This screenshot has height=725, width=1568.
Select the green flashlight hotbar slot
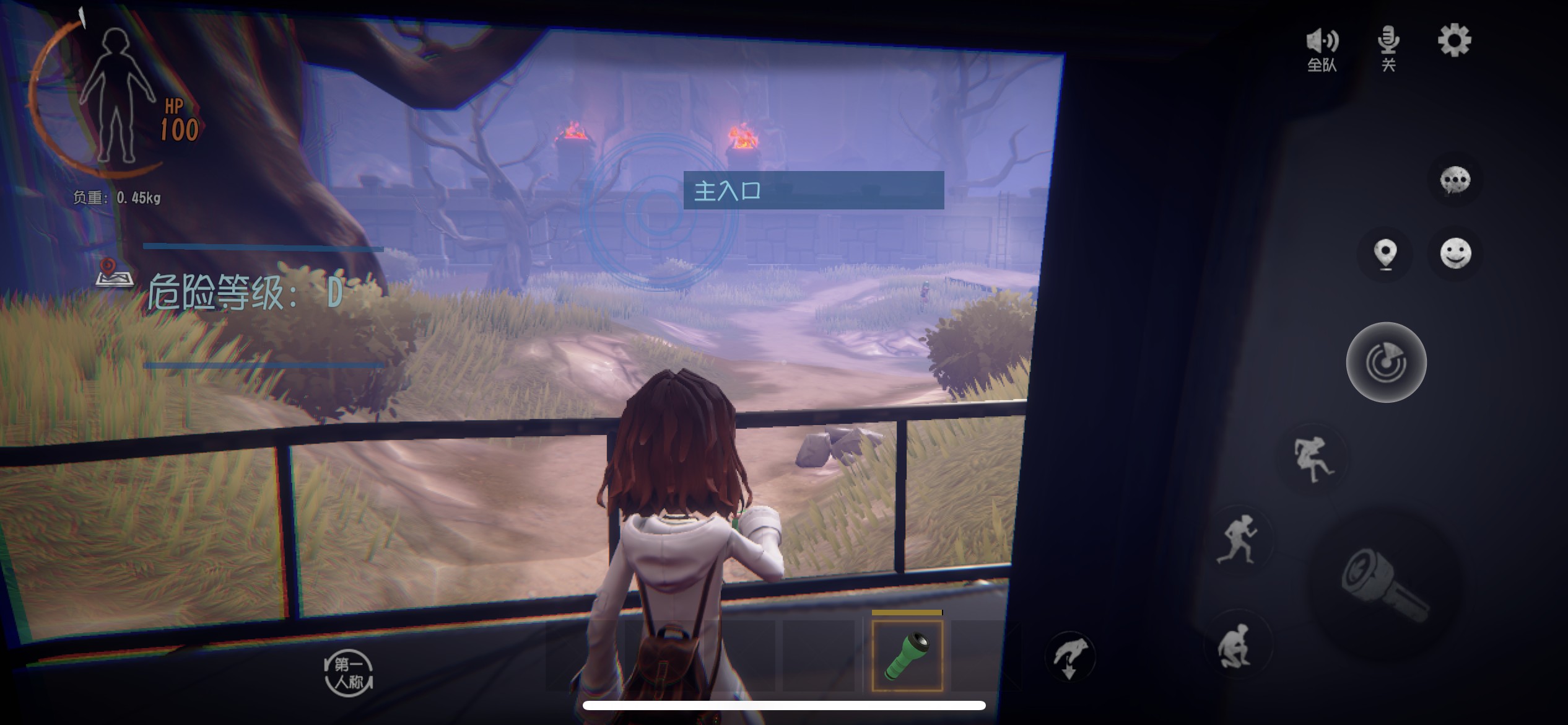pyautogui.click(x=907, y=656)
